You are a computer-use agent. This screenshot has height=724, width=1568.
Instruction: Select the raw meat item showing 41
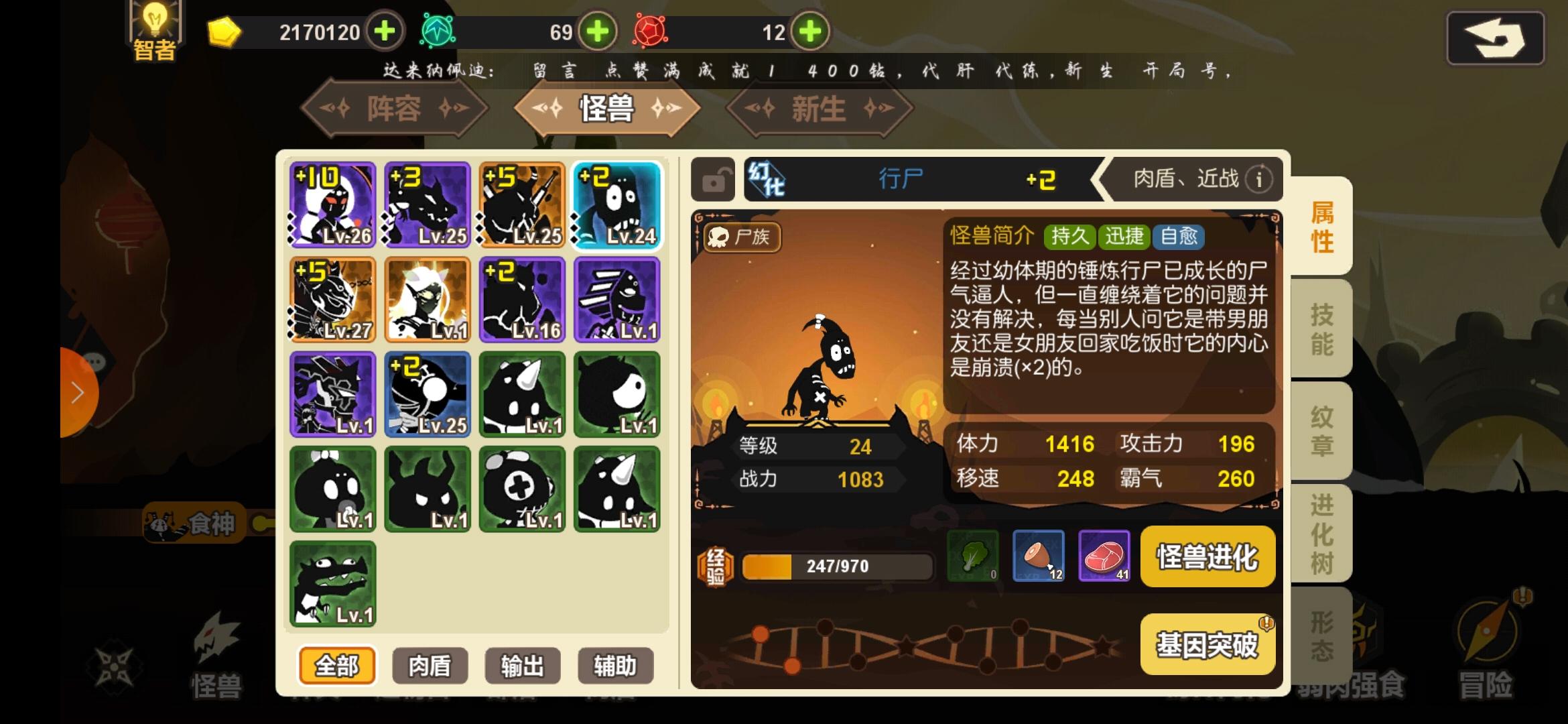[x=1104, y=556]
